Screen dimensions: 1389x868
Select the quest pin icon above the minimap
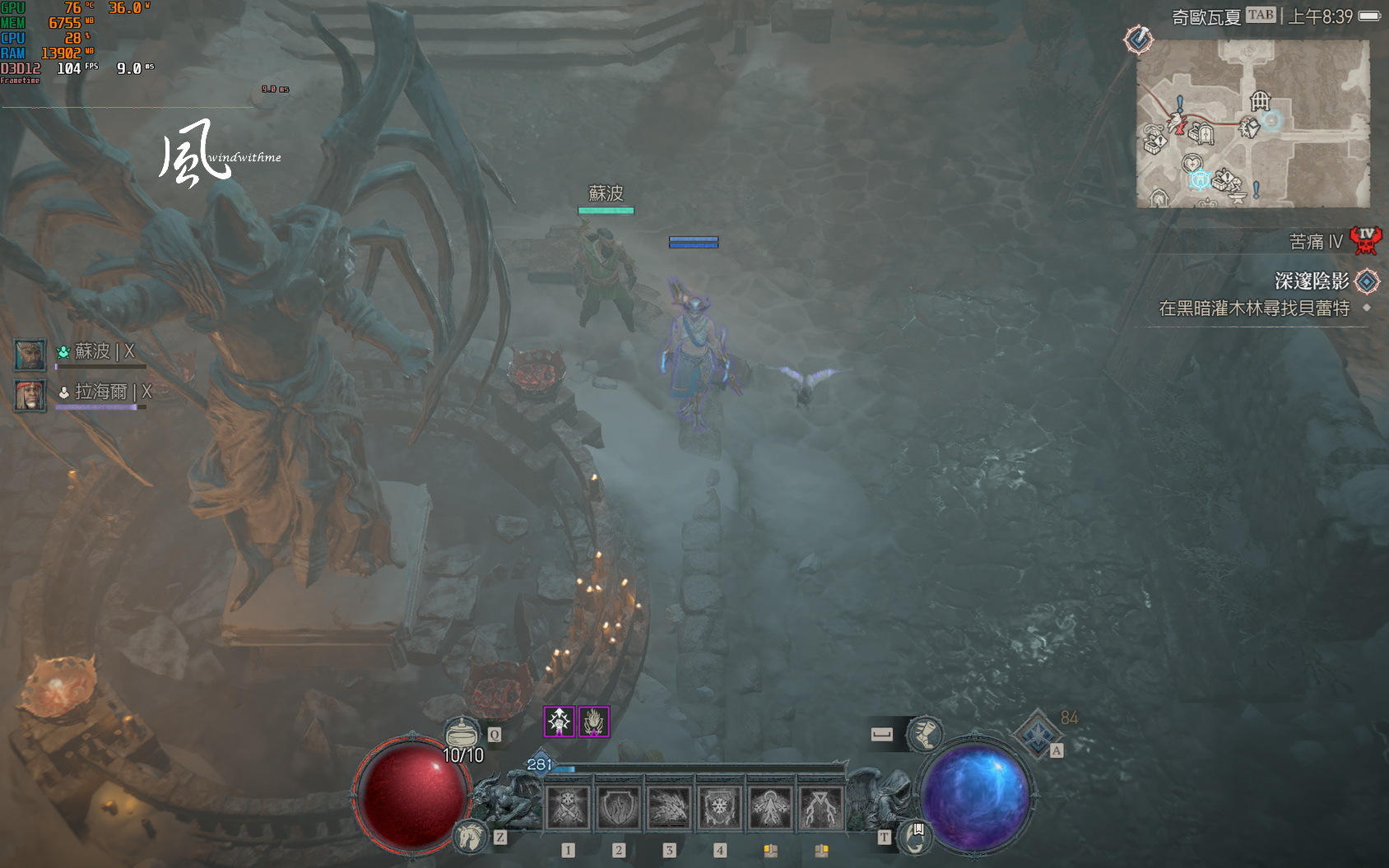(x=1139, y=39)
